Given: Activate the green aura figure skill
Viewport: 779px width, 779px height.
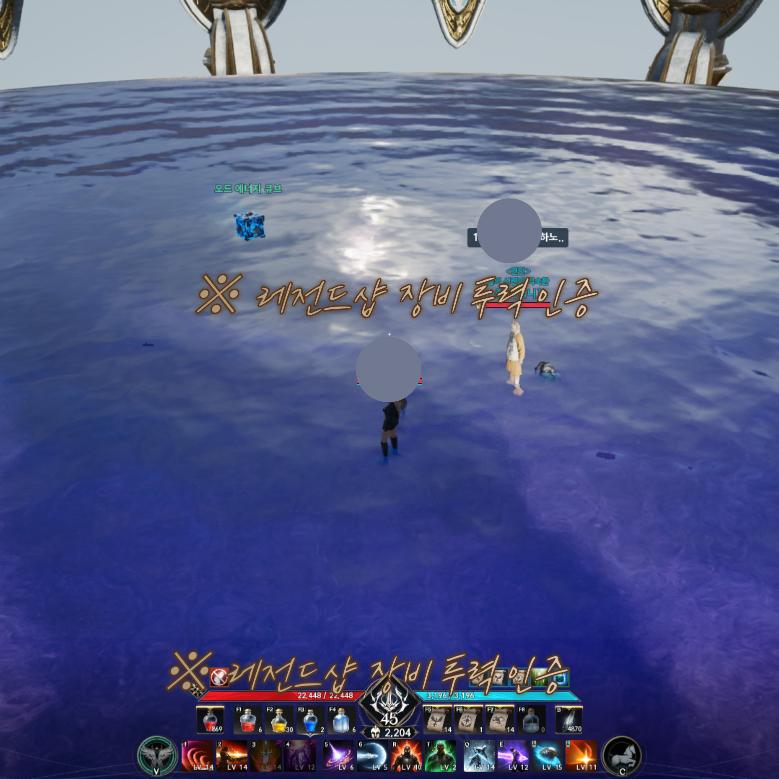Looking at the screenshot, I should (441, 755).
